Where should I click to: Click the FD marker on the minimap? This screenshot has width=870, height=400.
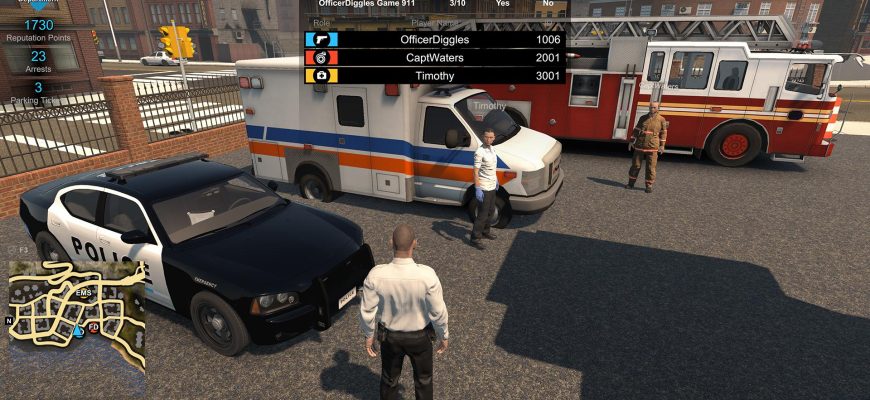(x=93, y=327)
